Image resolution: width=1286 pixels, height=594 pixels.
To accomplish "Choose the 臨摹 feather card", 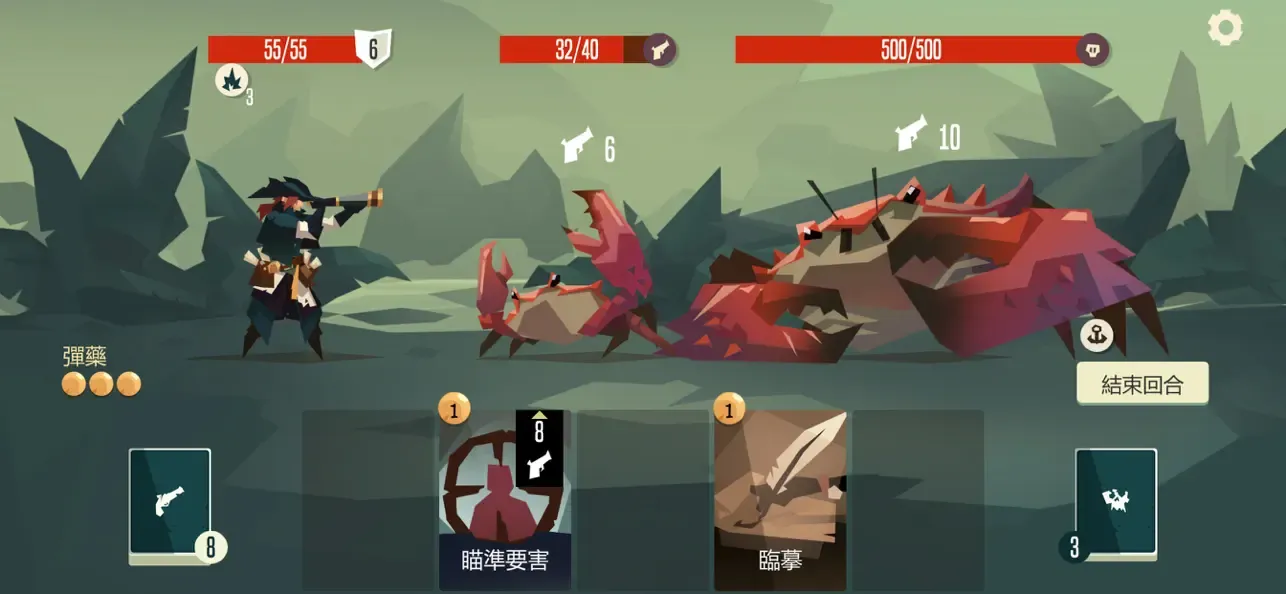I will (780, 500).
